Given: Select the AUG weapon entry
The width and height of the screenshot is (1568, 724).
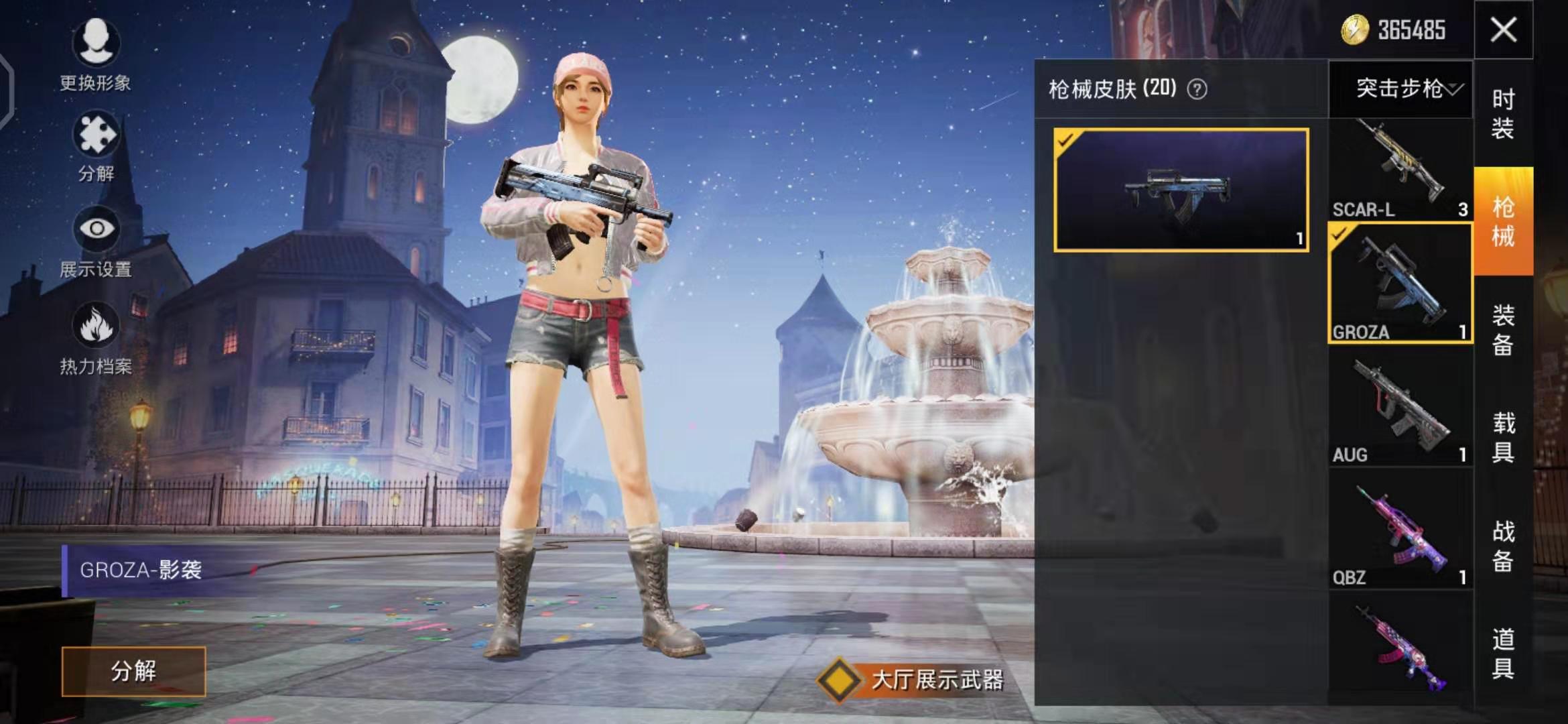Looking at the screenshot, I should [x=1400, y=410].
